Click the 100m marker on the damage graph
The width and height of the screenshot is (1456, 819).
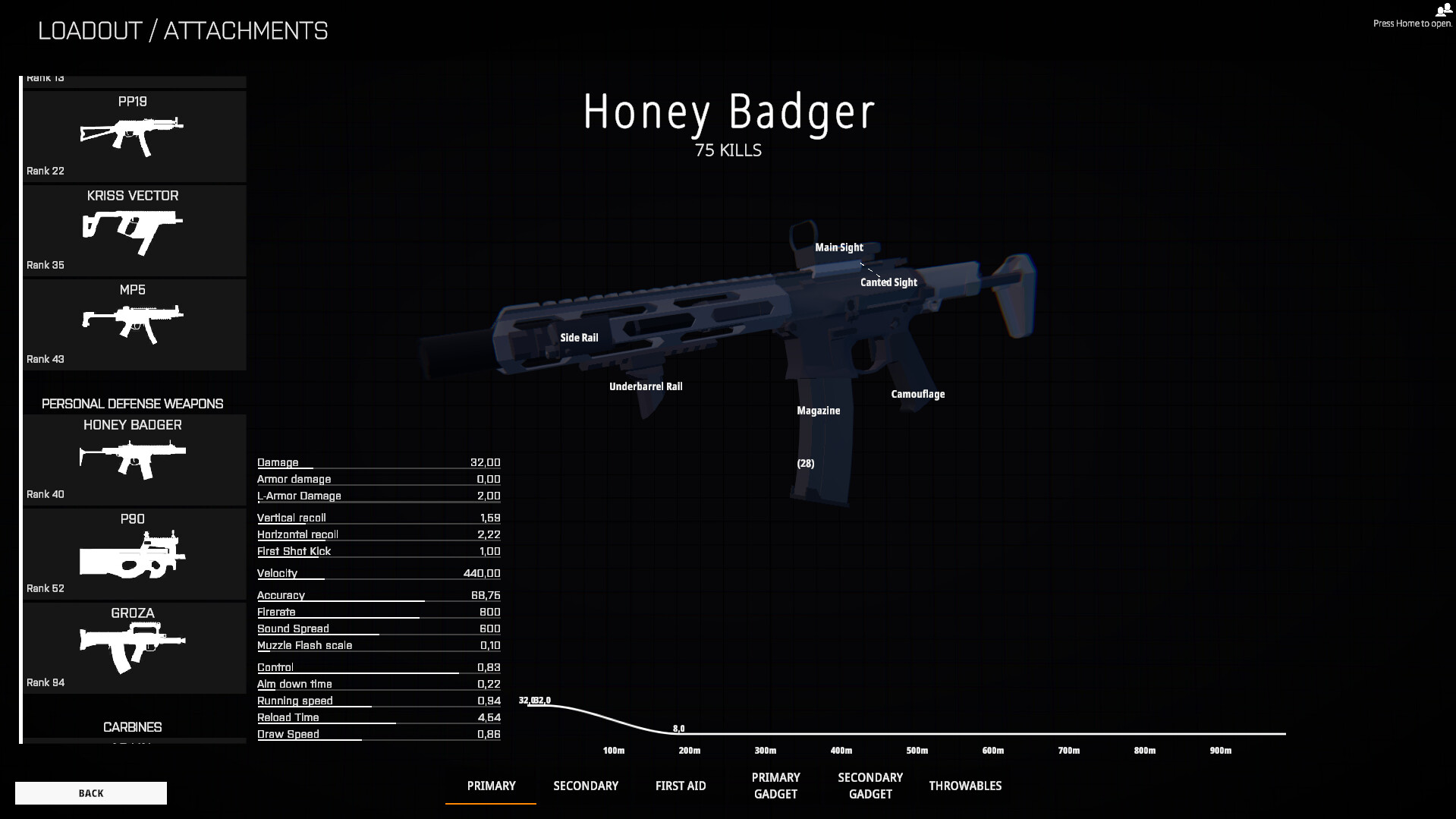click(x=612, y=750)
